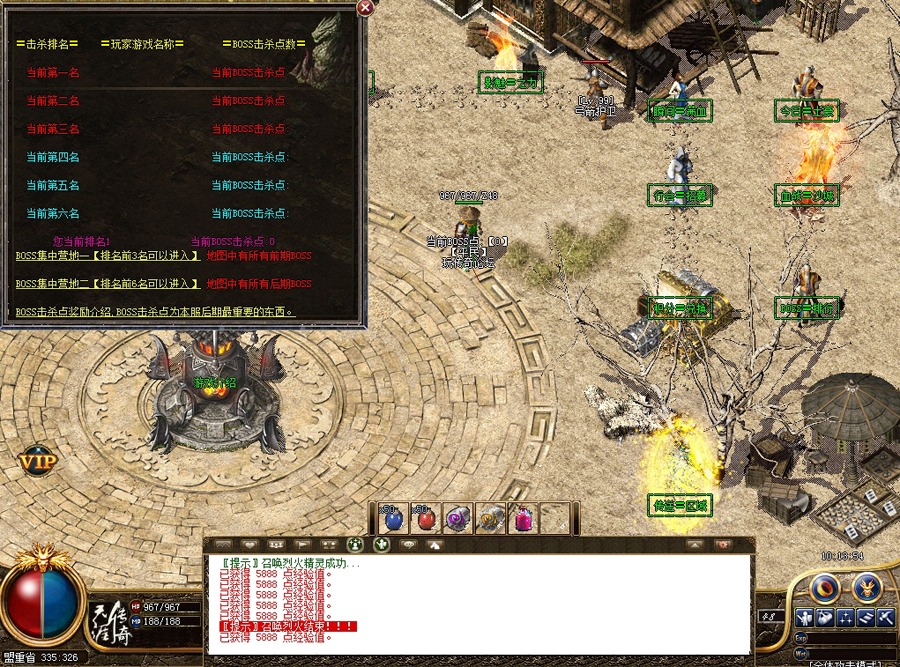Use the pink potion bottle slot
This screenshot has height=667, width=900.
pos(522,518)
